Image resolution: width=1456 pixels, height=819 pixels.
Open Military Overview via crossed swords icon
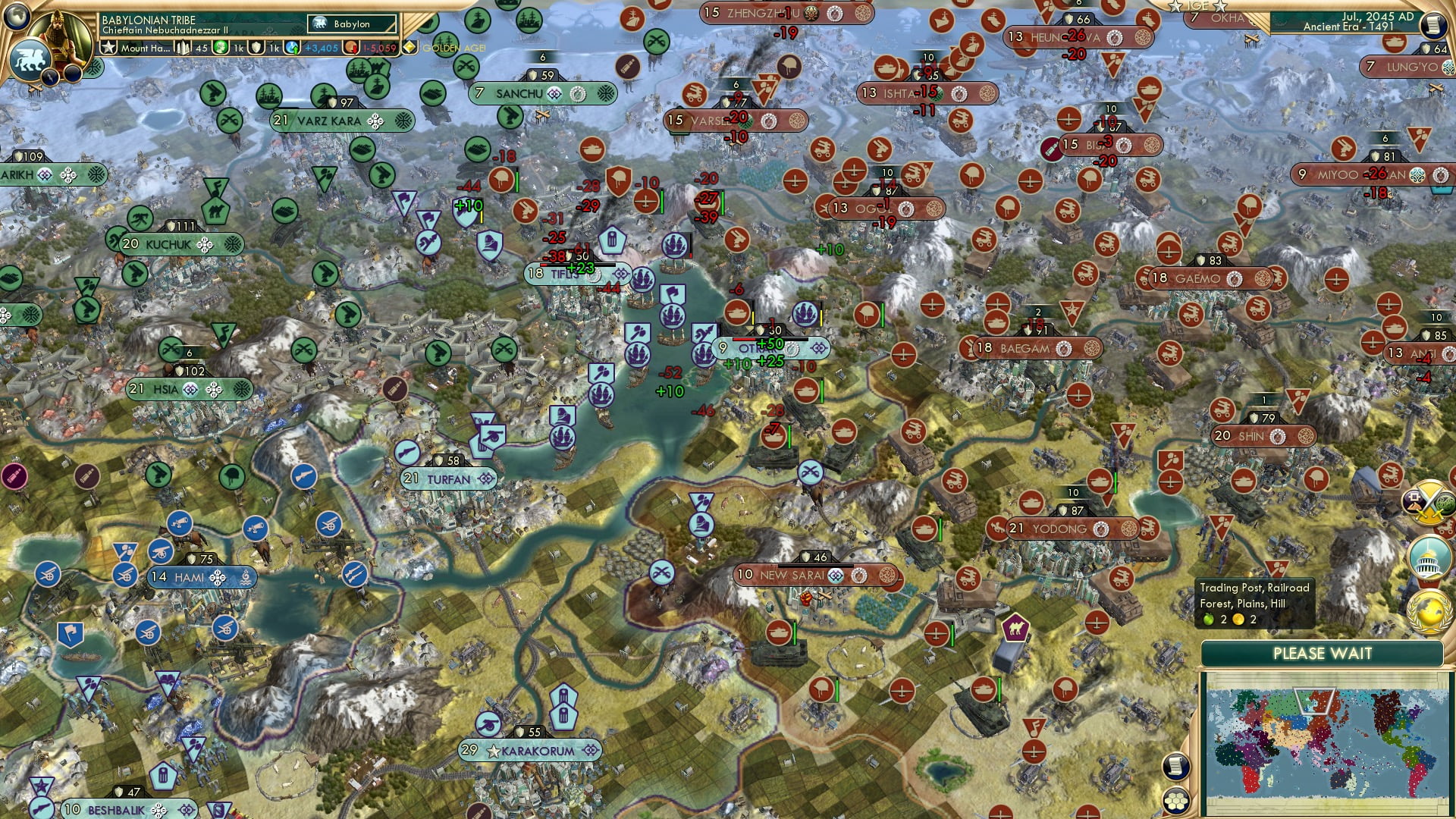click(1429, 504)
